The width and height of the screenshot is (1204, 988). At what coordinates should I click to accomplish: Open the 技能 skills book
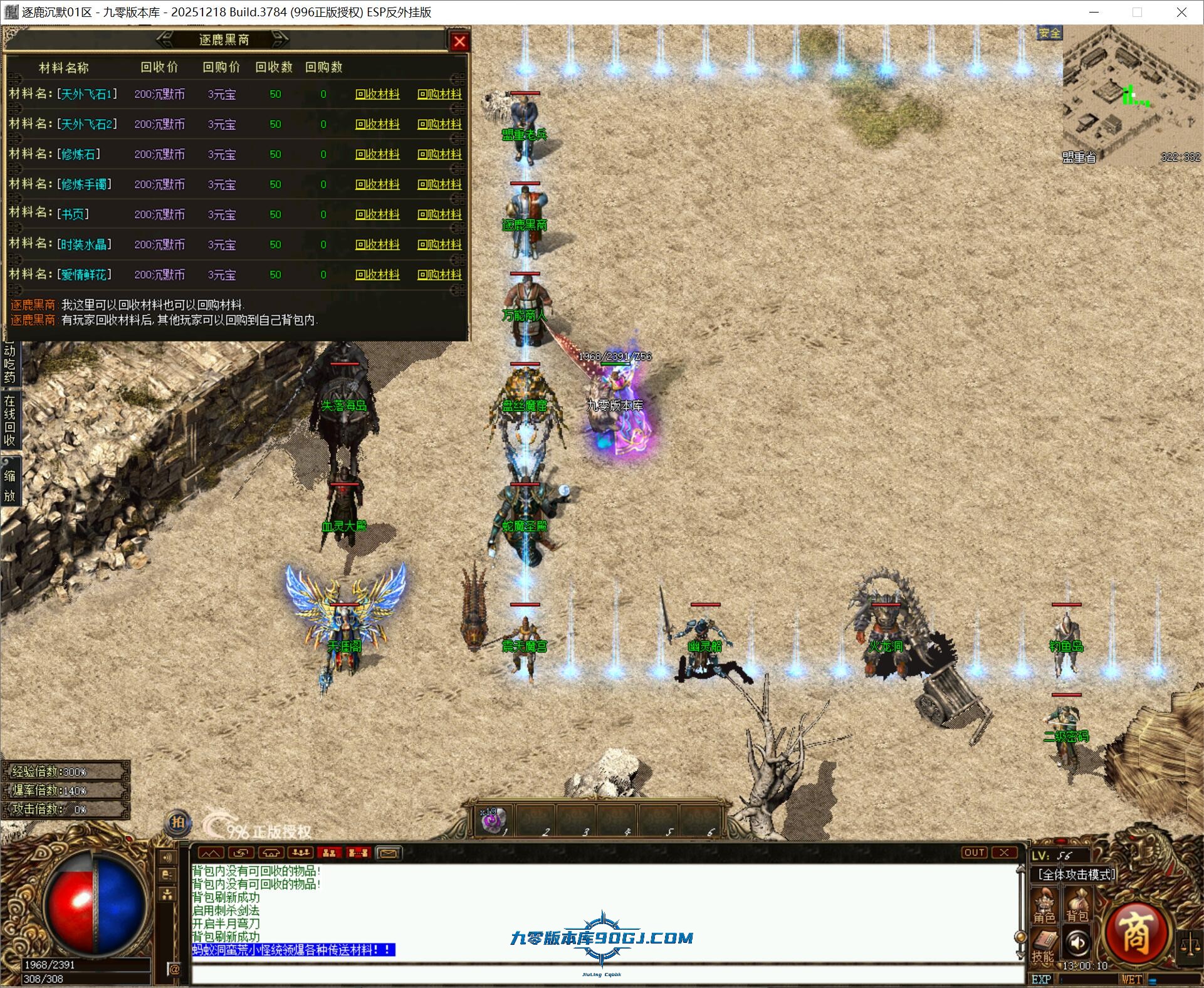coord(1044,945)
